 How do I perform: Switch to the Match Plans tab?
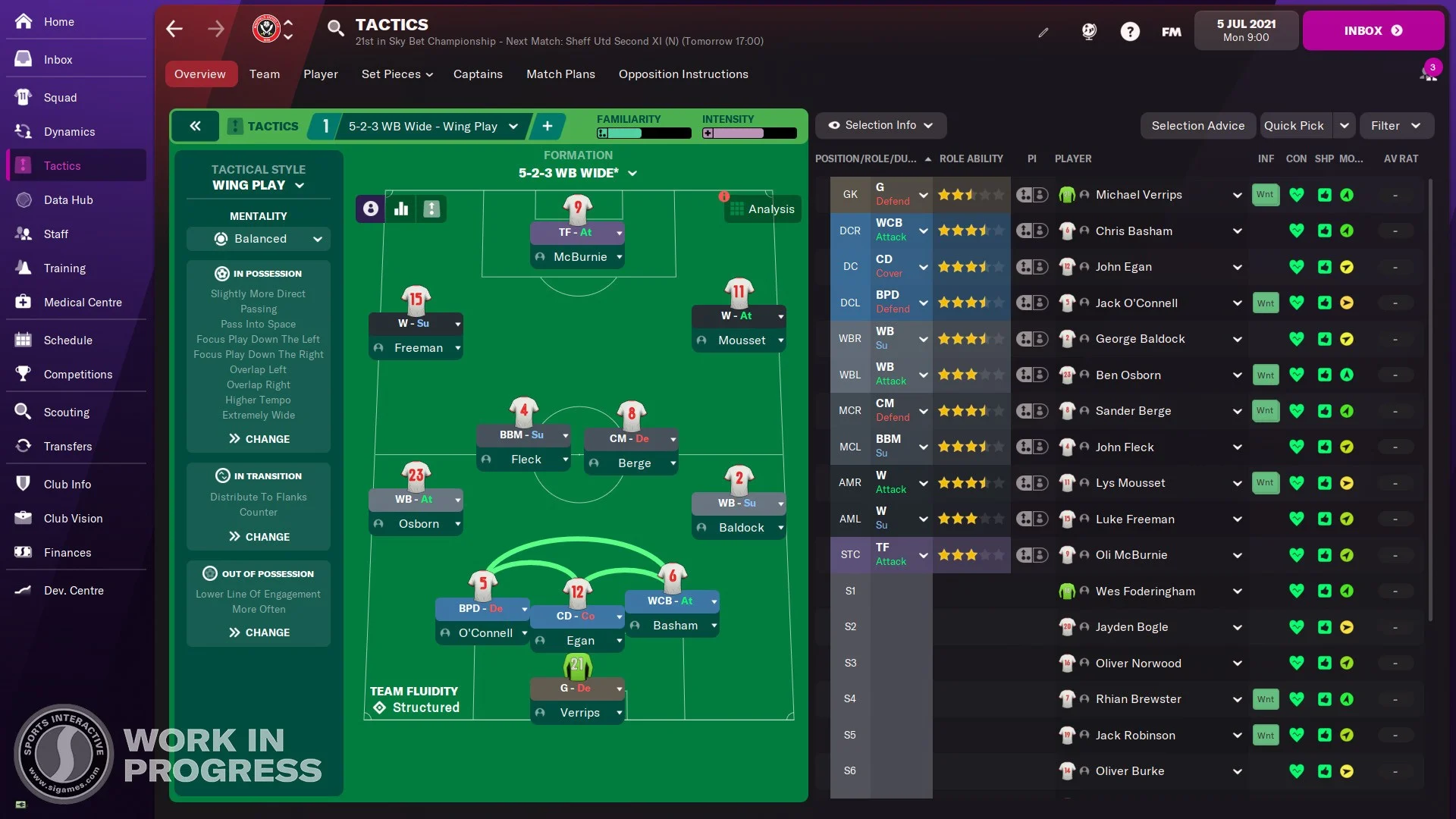(x=561, y=74)
